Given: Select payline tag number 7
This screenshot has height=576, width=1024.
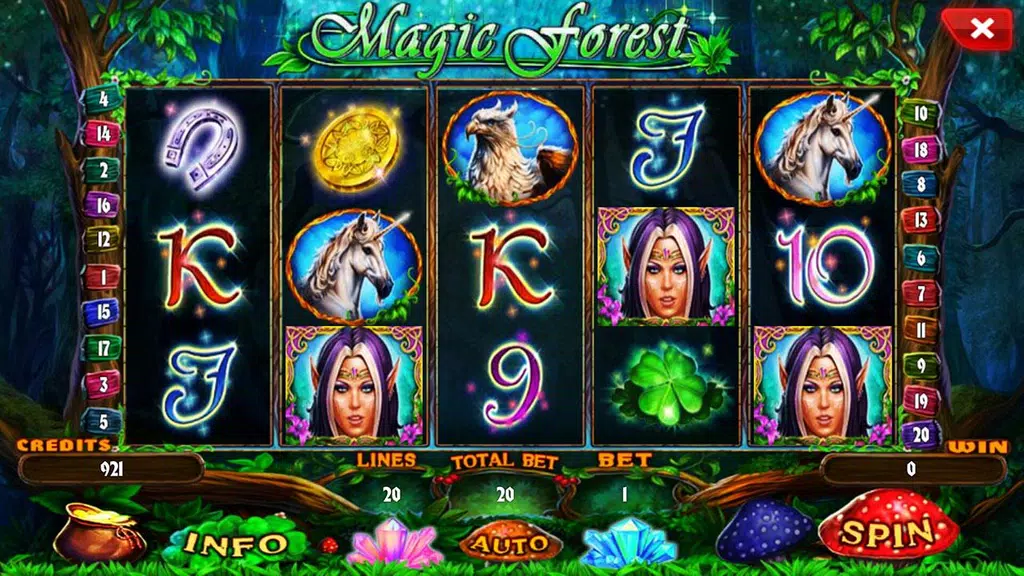Looking at the screenshot, I should point(920,292).
